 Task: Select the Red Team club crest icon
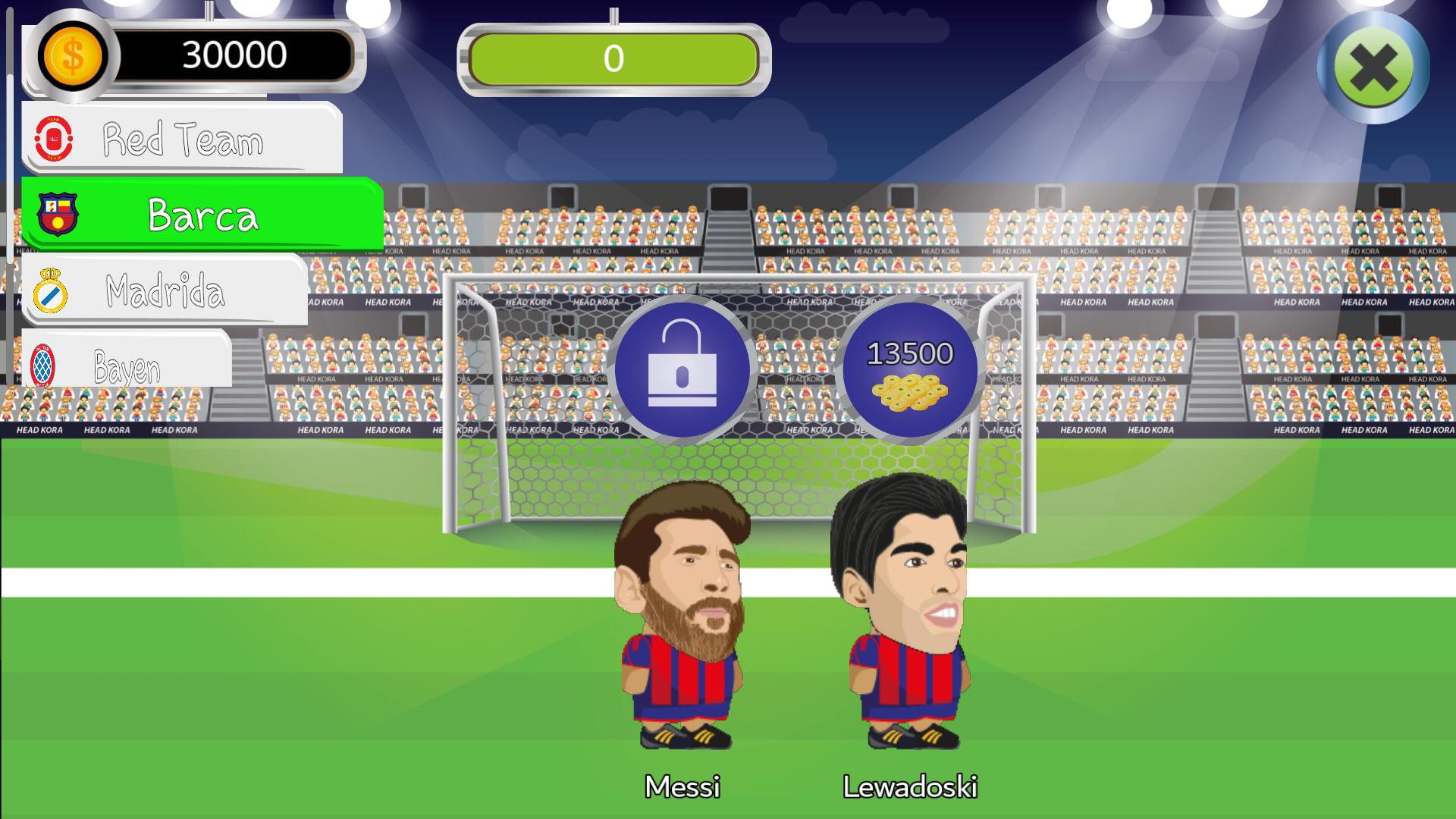(55, 138)
